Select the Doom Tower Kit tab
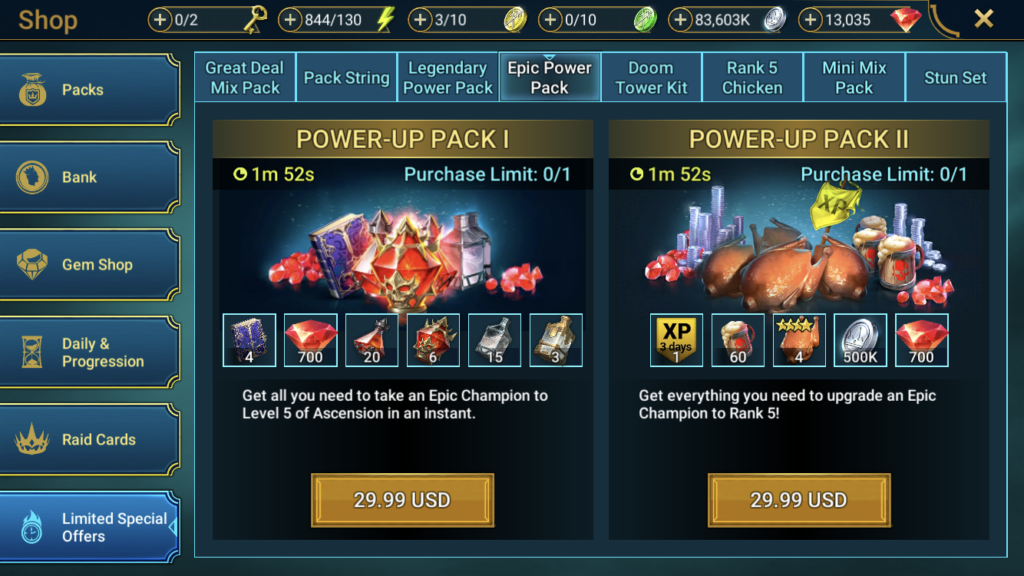The height and width of the screenshot is (576, 1024). coord(651,78)
